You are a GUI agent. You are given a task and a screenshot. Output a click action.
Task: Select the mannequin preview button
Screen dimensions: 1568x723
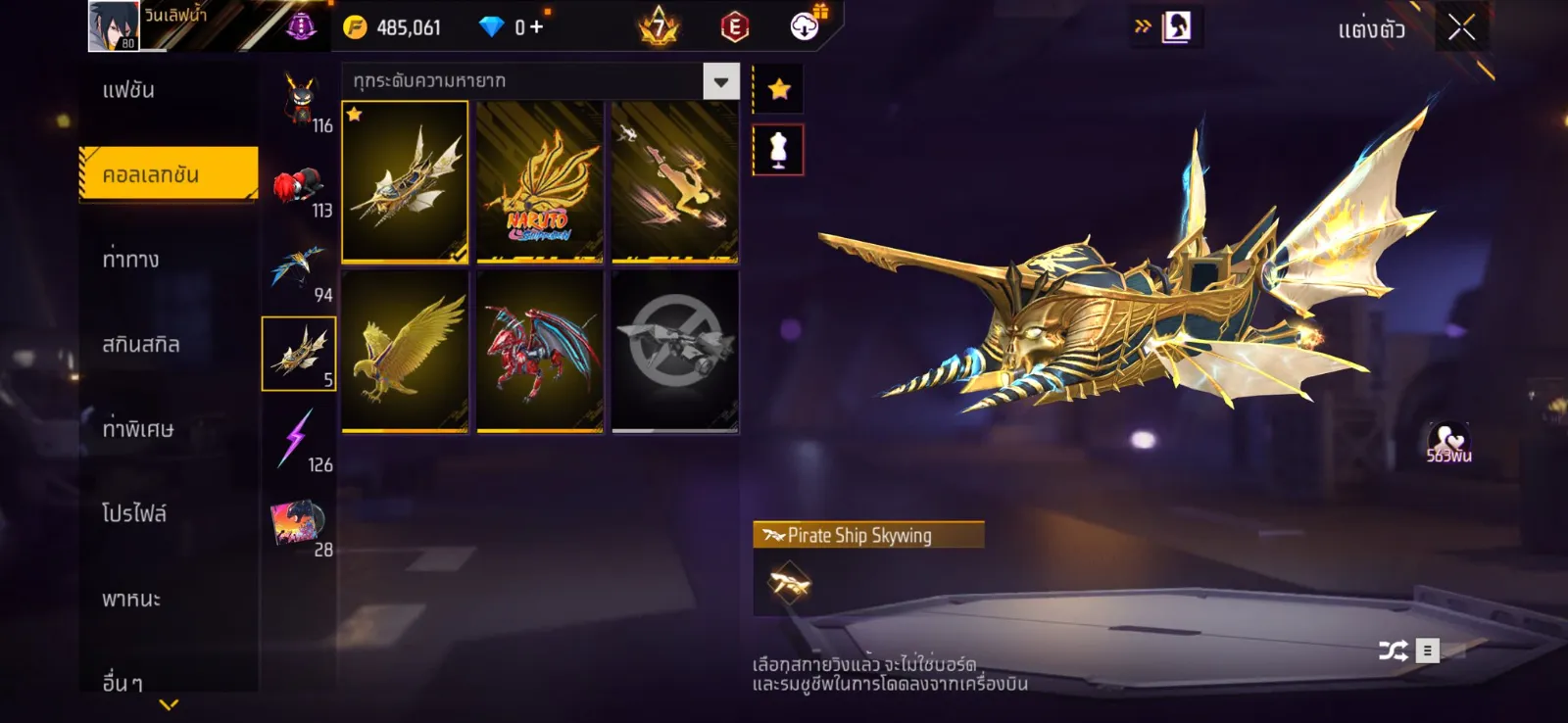778,151
